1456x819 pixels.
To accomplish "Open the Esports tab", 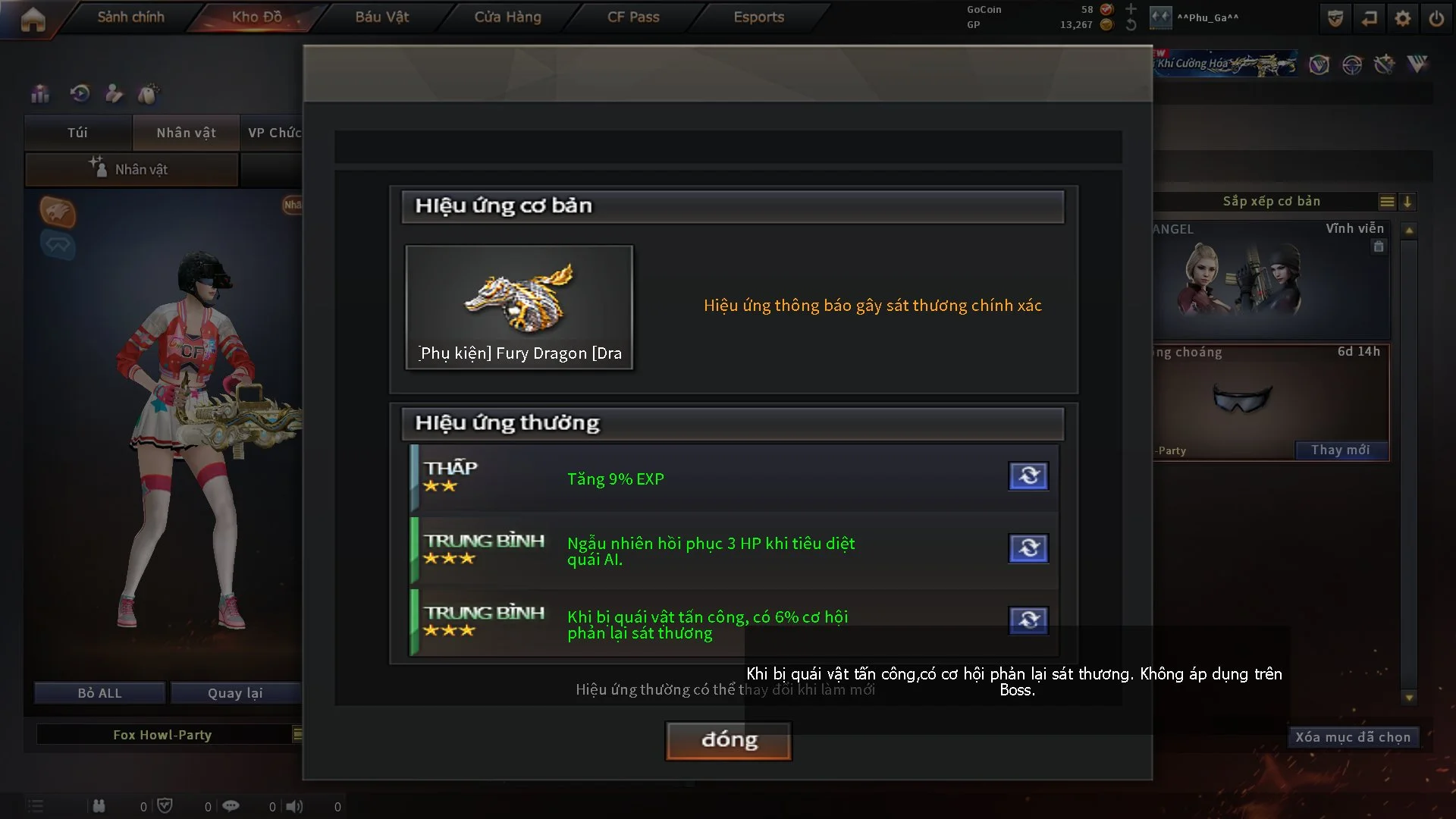I will click(x=758, y=17).
